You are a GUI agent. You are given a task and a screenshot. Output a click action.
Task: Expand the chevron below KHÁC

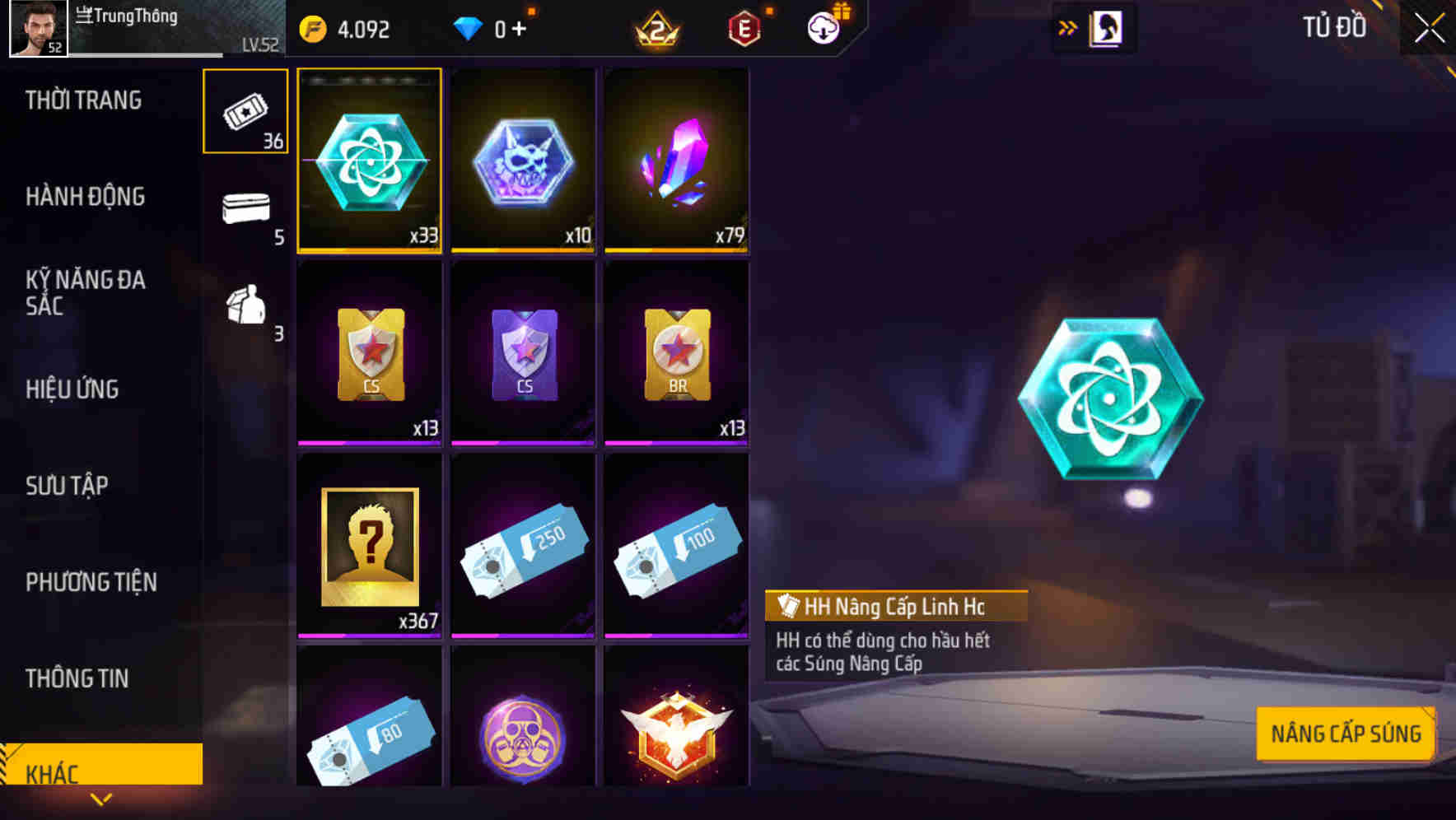(x=100, y=799)
